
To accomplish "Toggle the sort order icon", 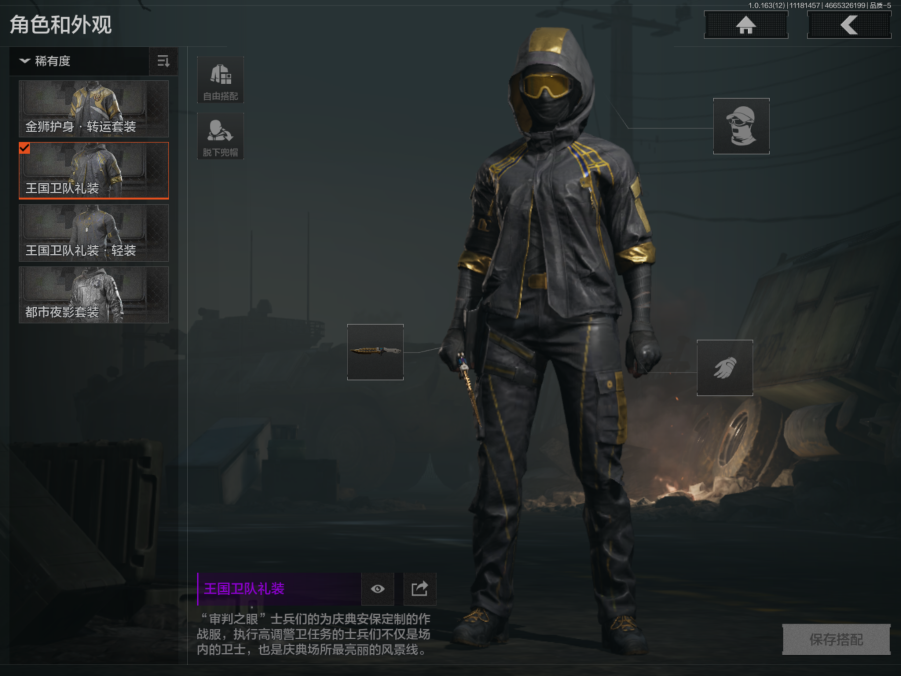I will (163, 61).
